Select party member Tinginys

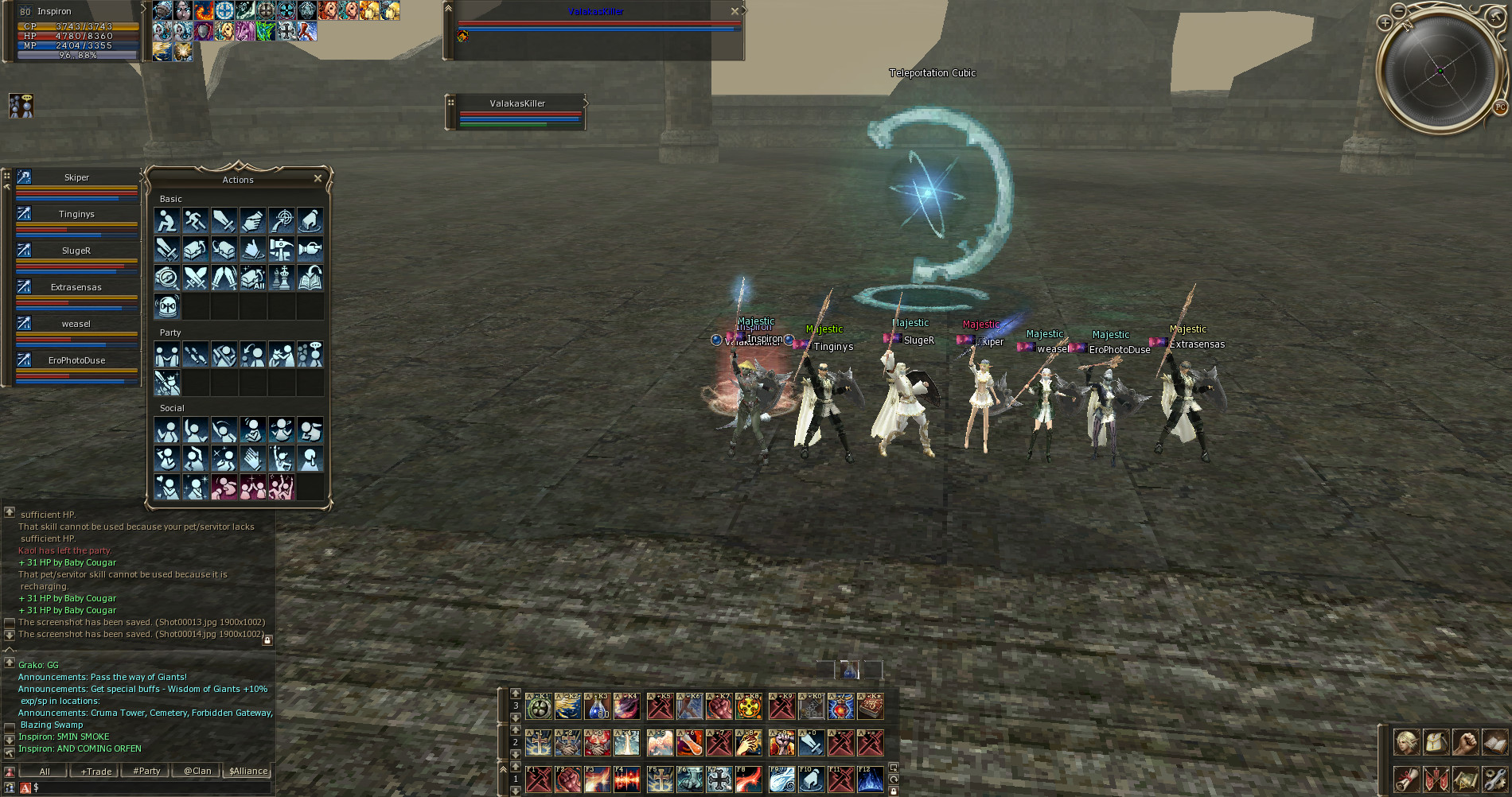pos(76,214)
